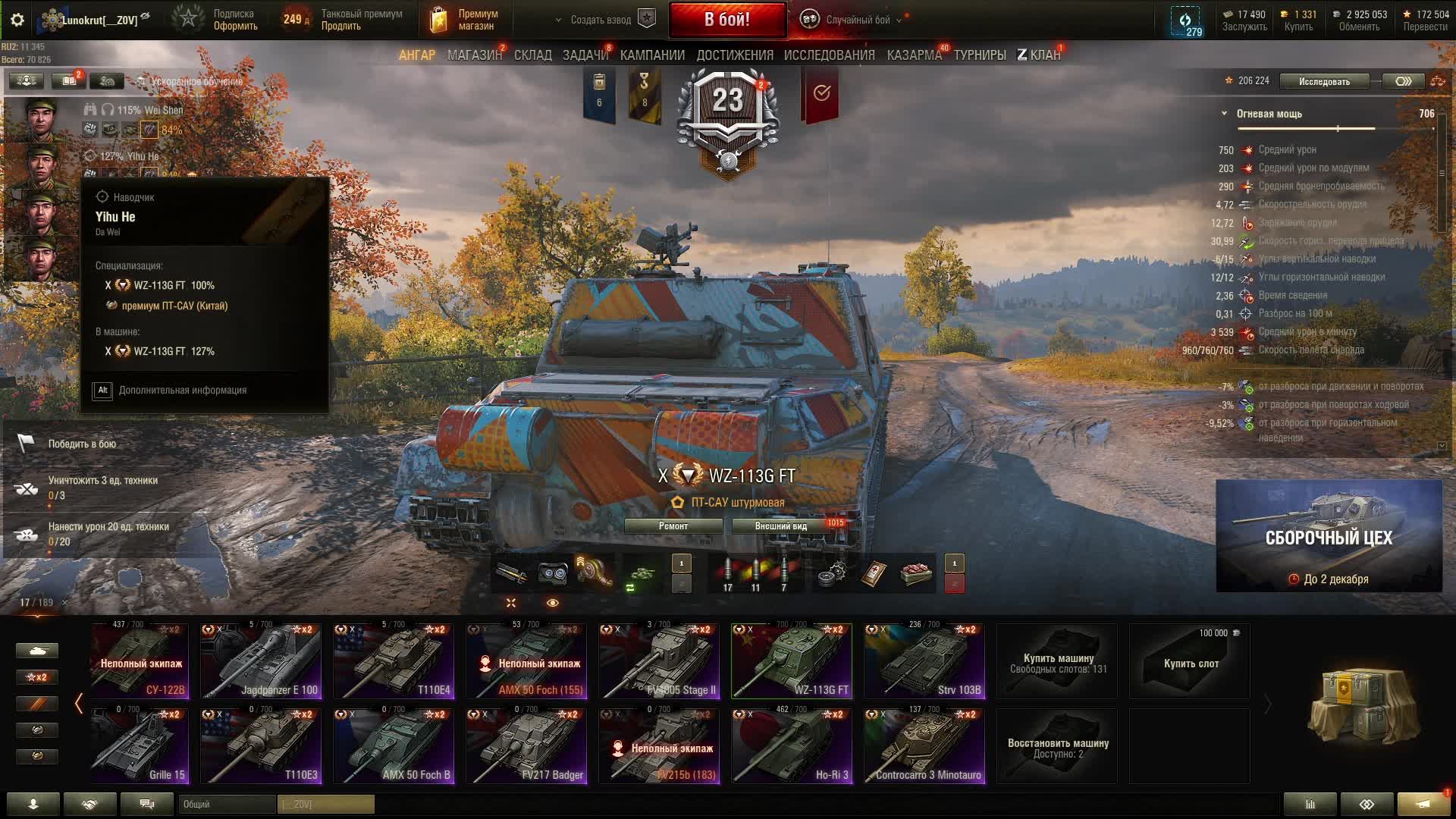Select the Ho-Ri 3 tank tile

[x=792, y=746]
